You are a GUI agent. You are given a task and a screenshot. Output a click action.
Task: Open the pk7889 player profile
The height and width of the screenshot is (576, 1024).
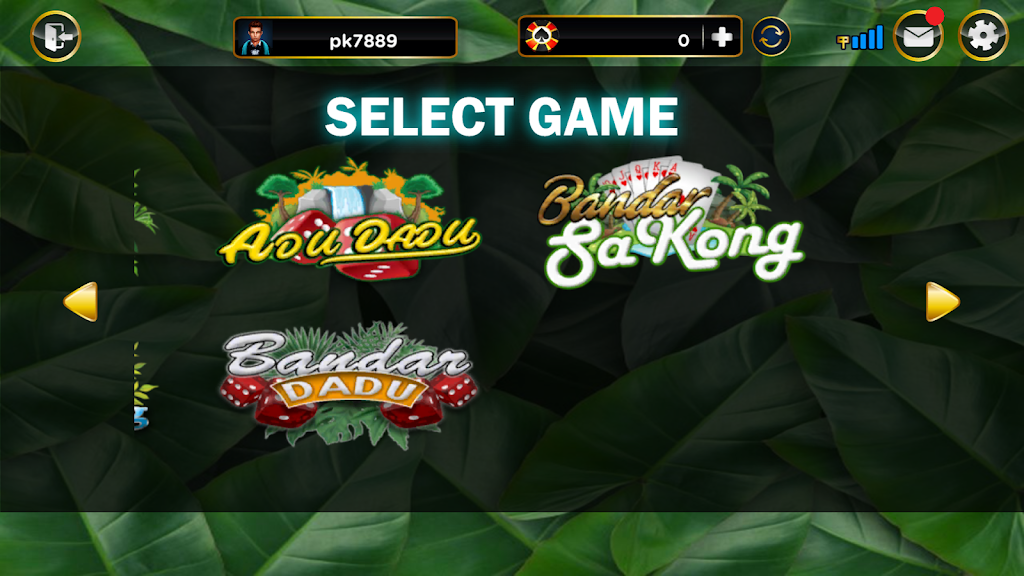click(345, 38)
